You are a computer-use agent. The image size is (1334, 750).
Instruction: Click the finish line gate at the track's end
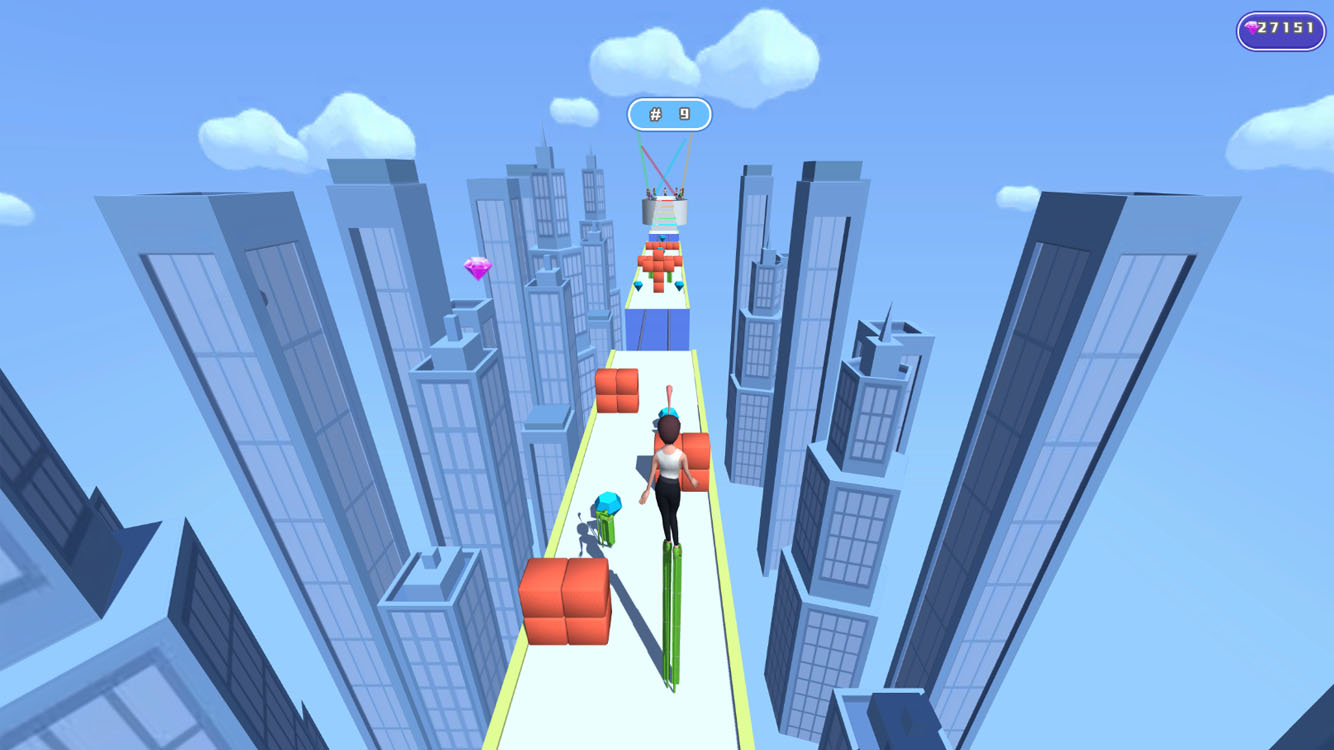663,213
